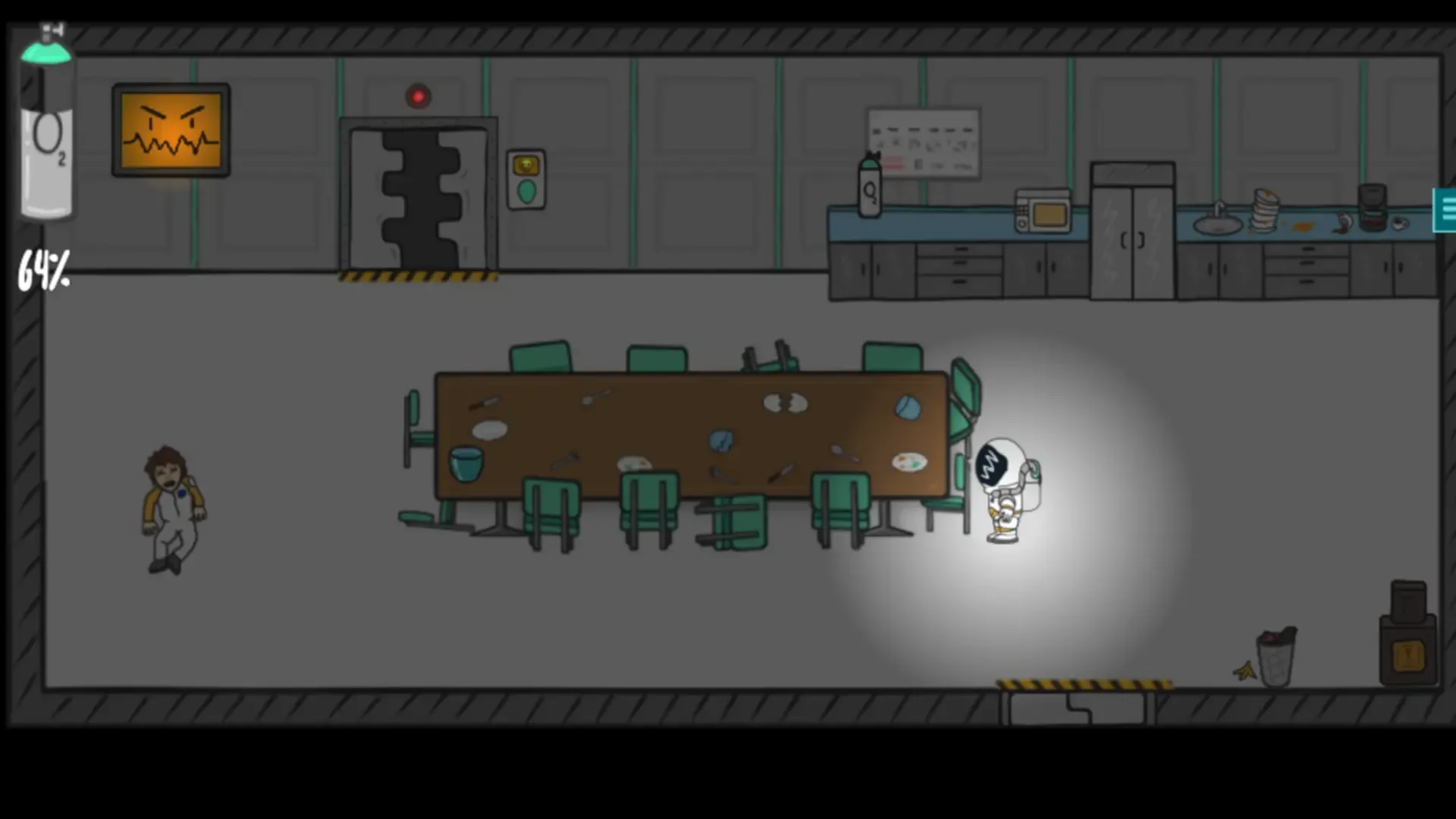Viewport: 1456px width, 819px height.
Task: Open the hamburger menu on the right edge
Action: [1447, 209]
